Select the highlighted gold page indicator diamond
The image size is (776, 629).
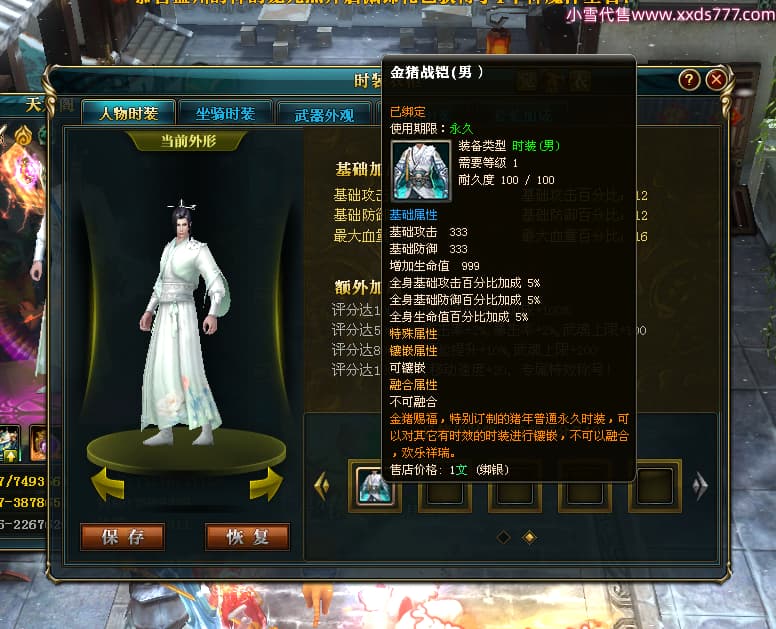tap(529, 537)
